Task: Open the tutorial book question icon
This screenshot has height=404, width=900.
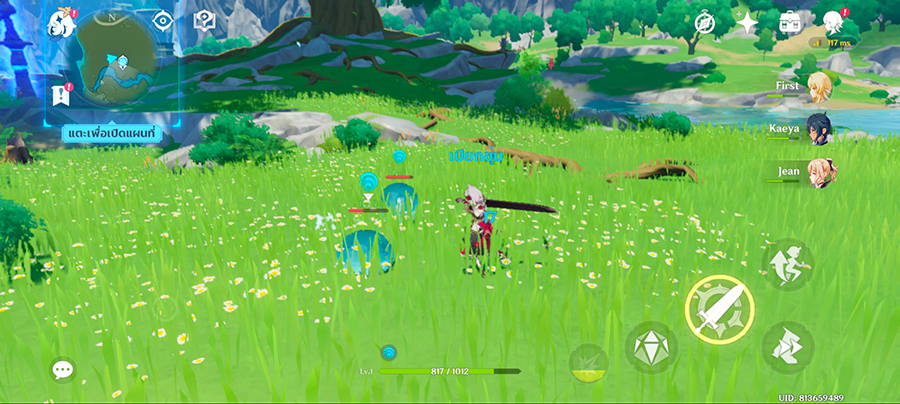Action: [x=205, y=20]
